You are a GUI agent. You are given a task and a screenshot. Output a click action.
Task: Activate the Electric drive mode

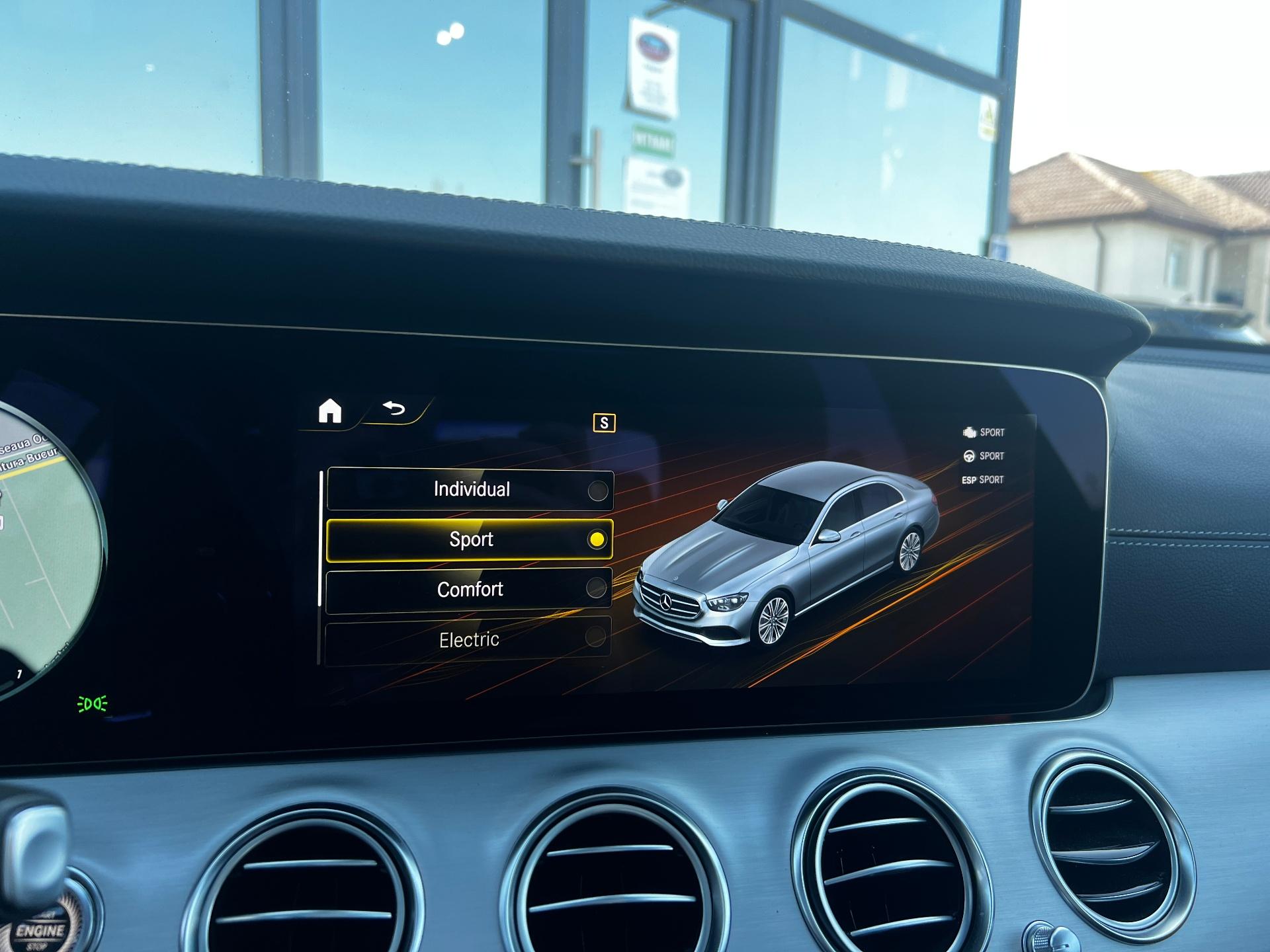468,639
